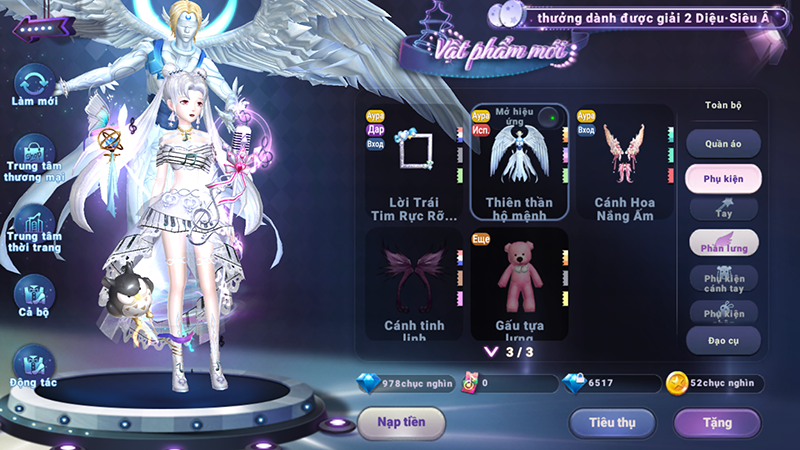Select the Lời Trái Tim Rực Rỡ item

[410, 163]
